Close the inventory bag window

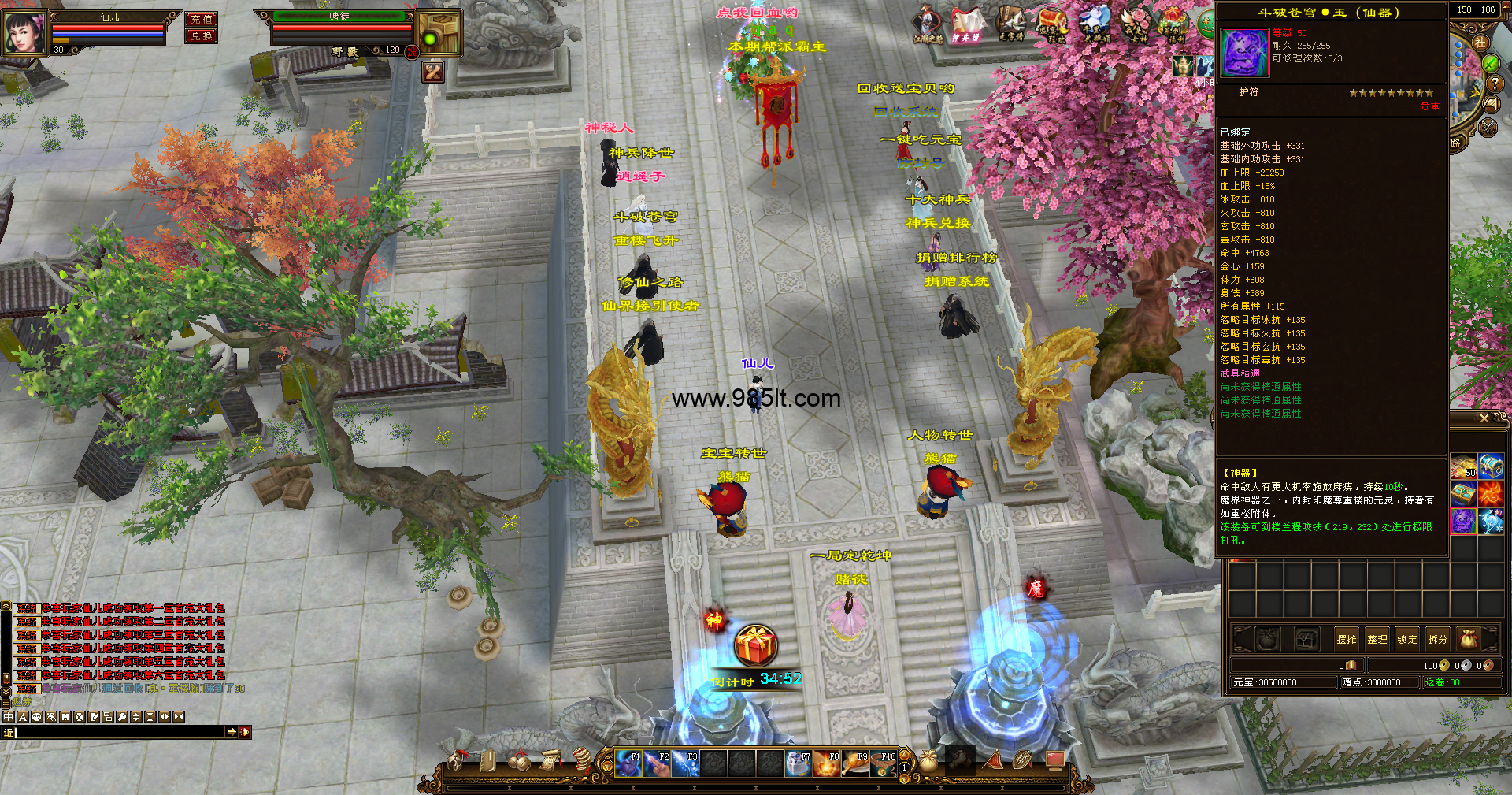[x=1484, y=418]
